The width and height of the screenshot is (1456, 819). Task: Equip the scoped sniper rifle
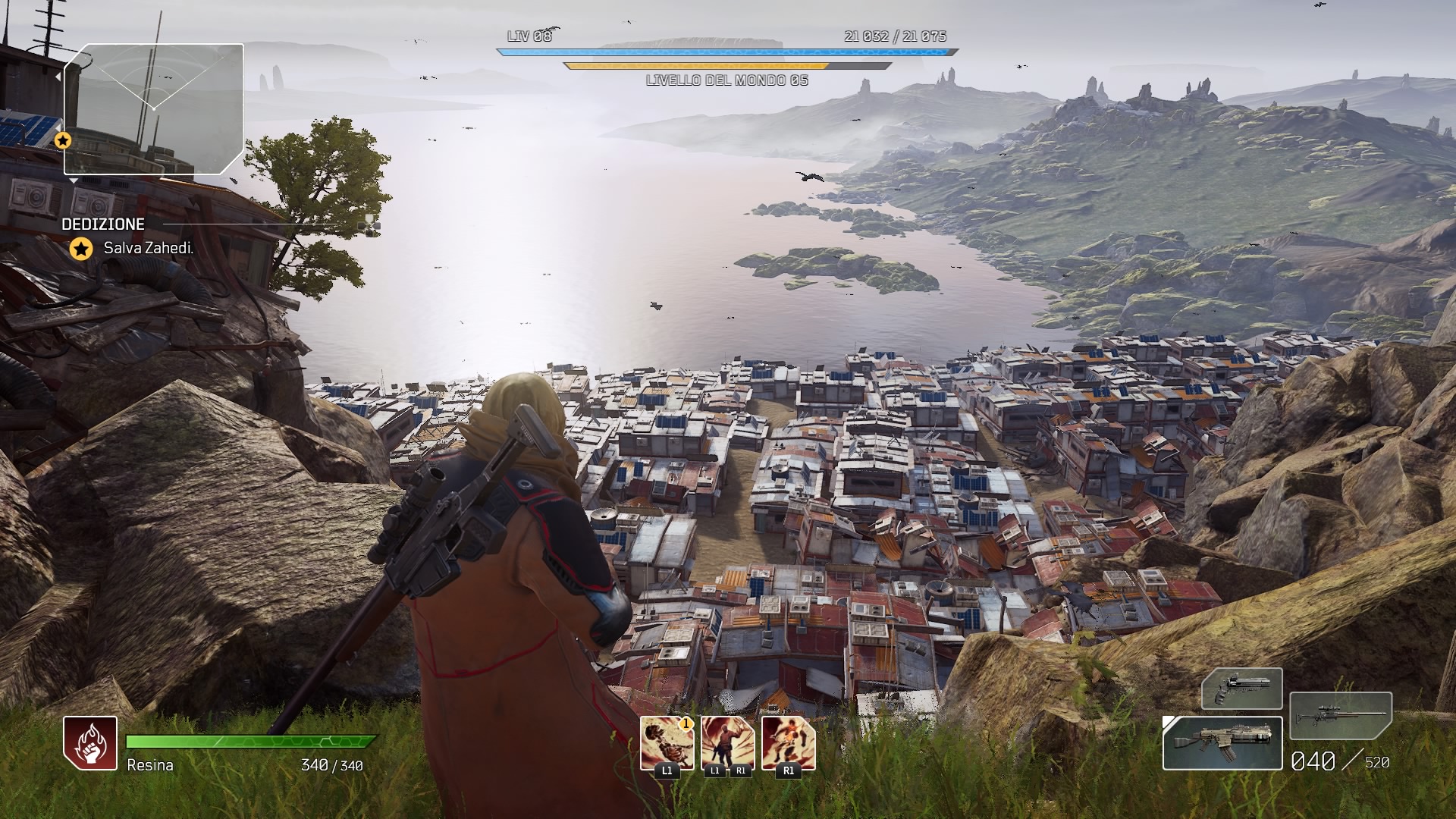click(1340, 717)
